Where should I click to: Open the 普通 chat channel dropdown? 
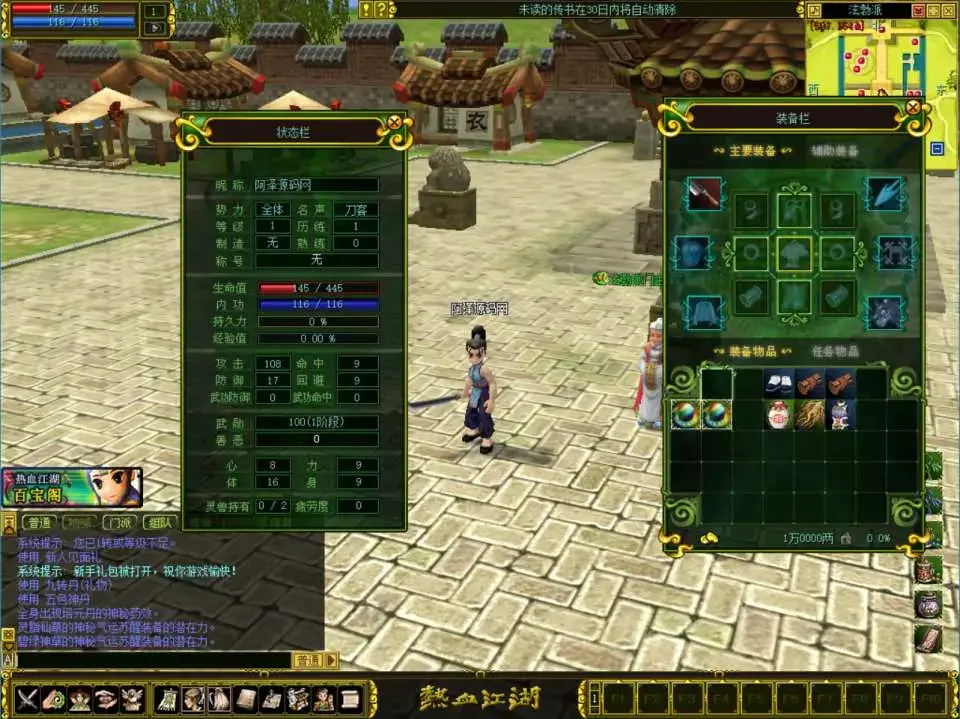331,660
